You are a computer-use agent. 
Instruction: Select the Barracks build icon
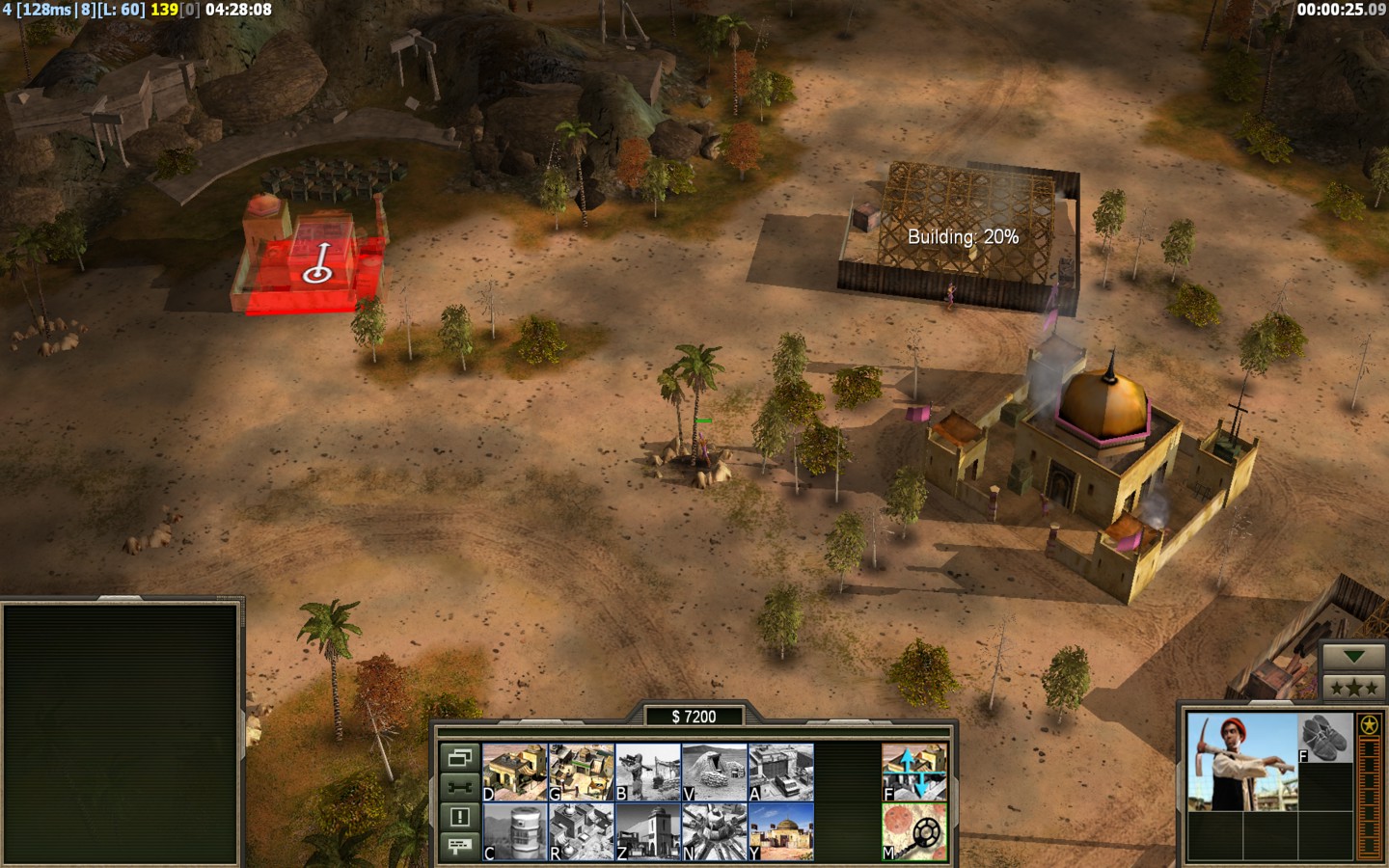(581, 772)
